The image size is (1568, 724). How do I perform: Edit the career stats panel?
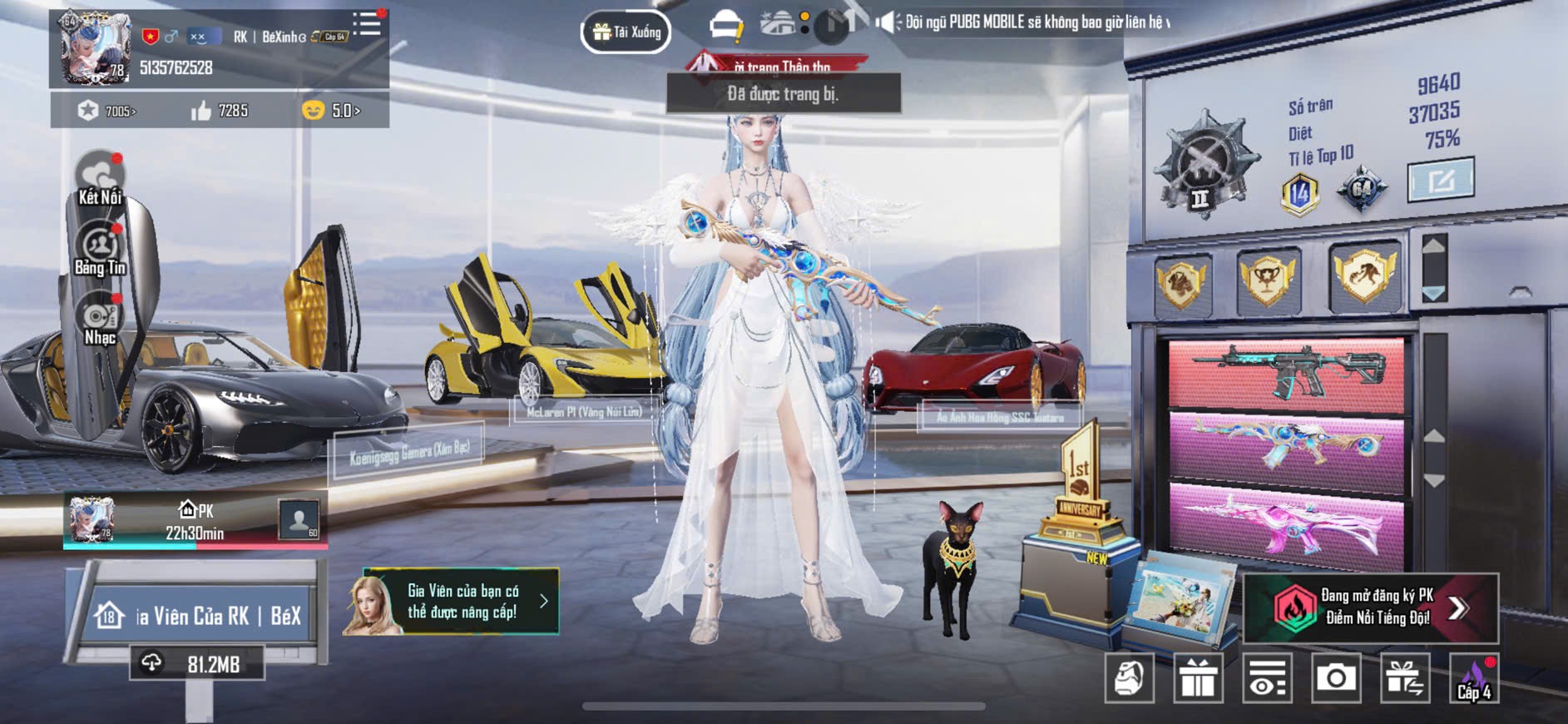(1440, 179)
